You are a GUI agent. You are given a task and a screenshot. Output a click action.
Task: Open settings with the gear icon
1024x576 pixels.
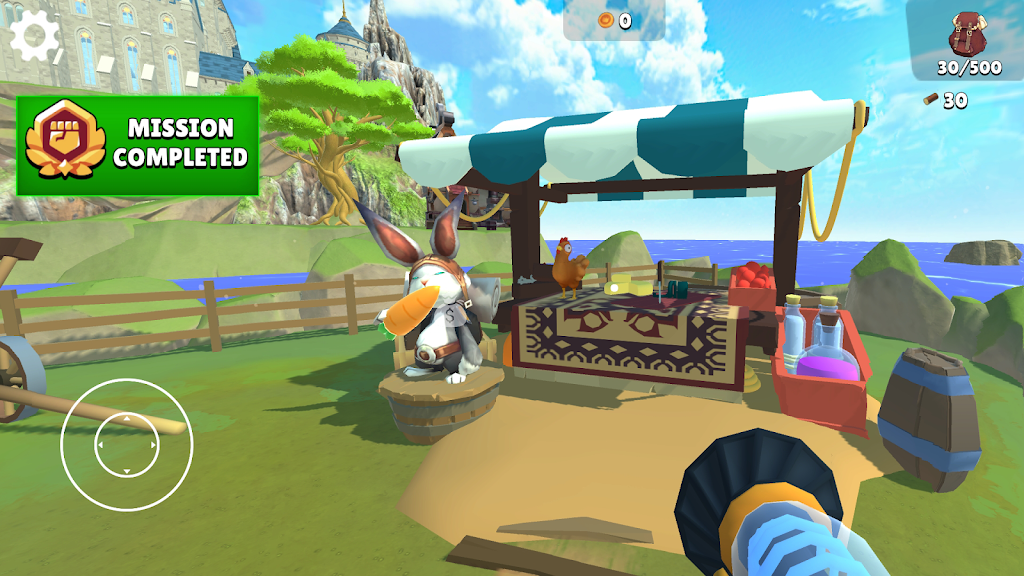36,37
